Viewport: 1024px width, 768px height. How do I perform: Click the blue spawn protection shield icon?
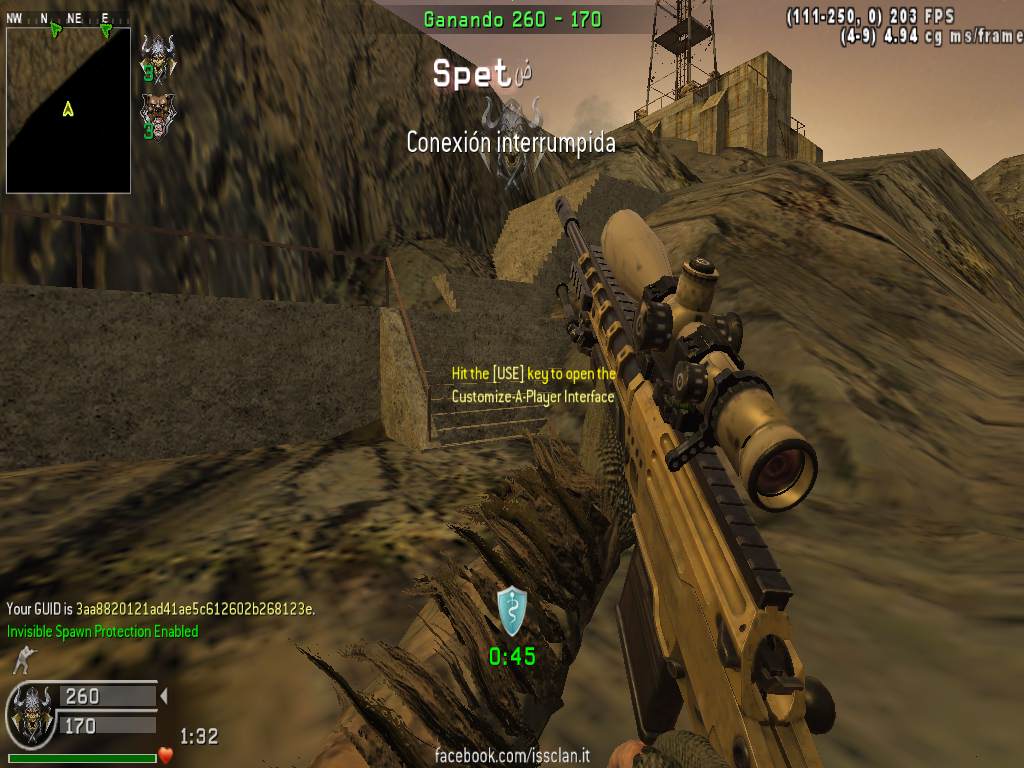tap(512, 611)
